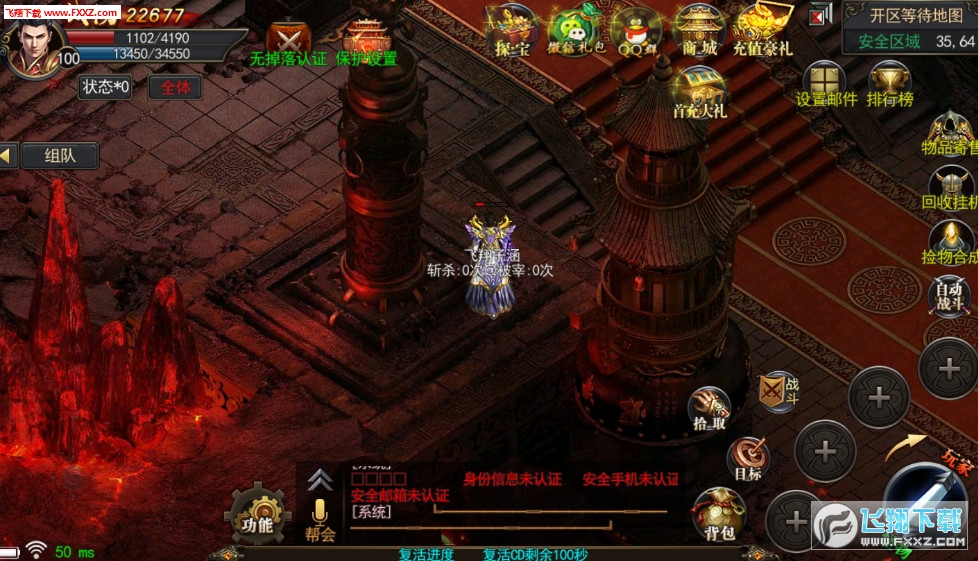Tap the 拾取 pickup button
The height and width of the screenshot is (561, 978).
[709, 409]
